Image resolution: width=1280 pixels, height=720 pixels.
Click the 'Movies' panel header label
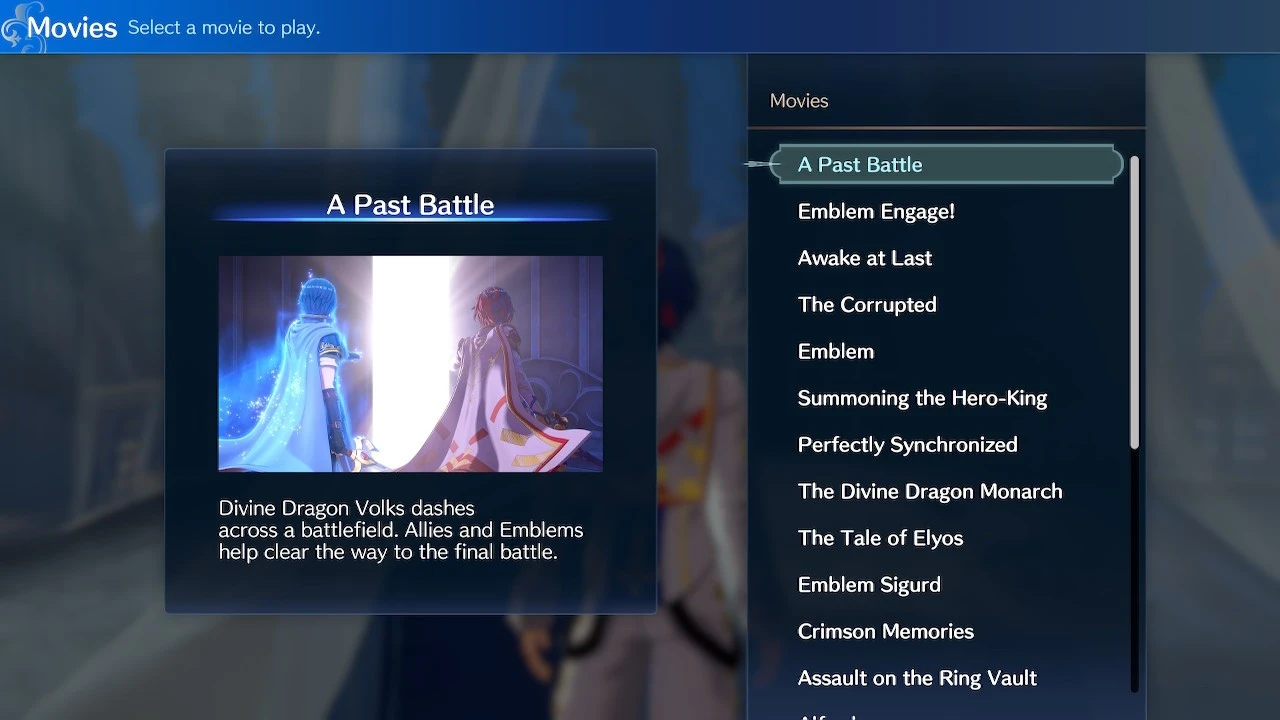pos(798,100)
